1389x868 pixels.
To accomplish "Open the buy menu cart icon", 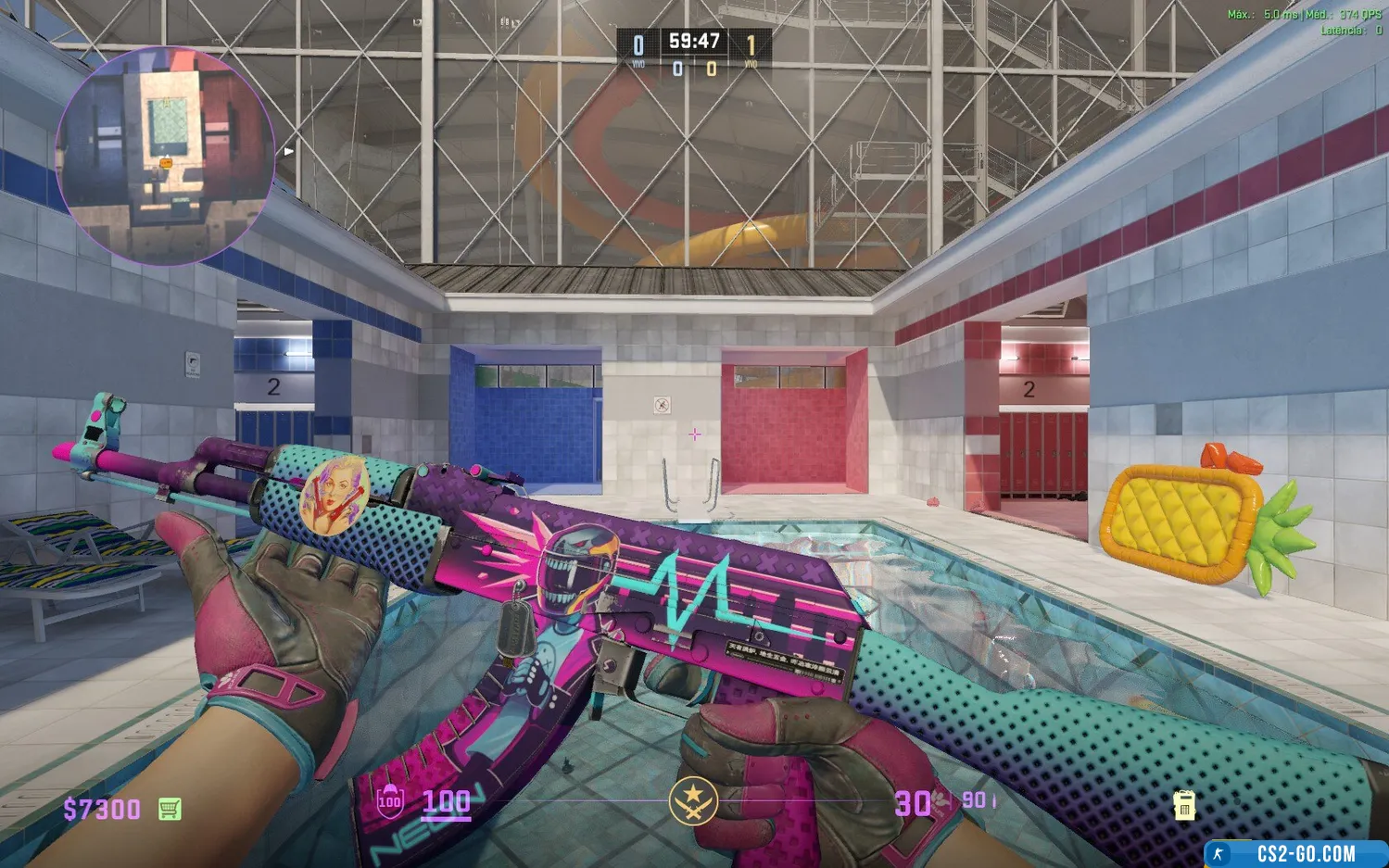I will pyautogui.click(x=170, y=809).
